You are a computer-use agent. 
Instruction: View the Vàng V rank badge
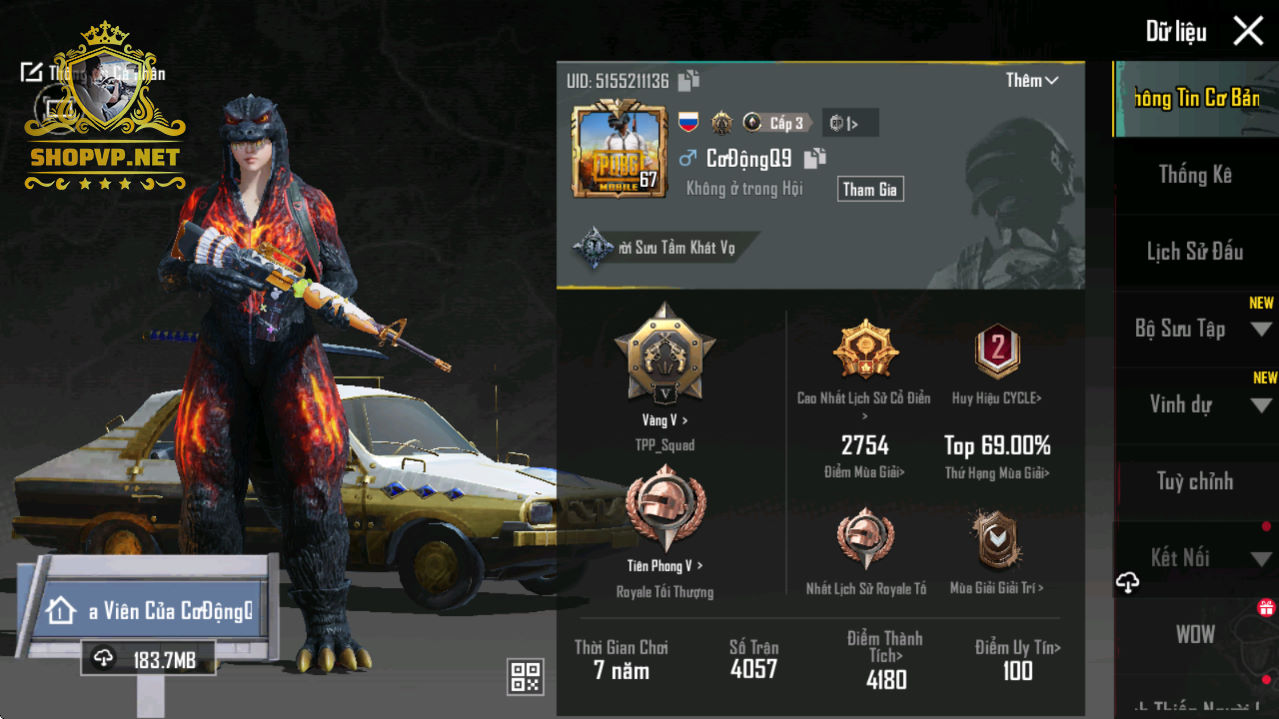pos(664,355)
